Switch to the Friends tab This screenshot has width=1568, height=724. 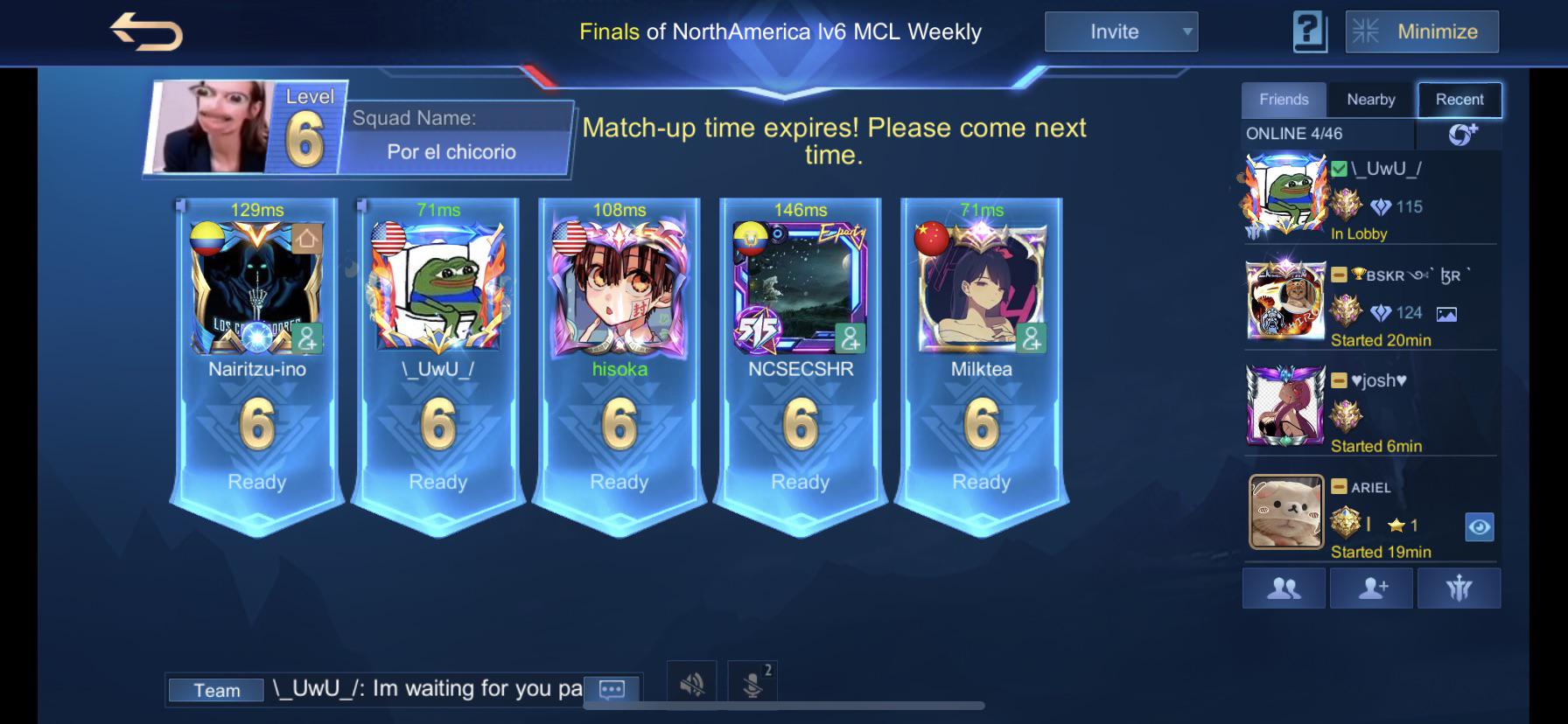click(x=1283, y=99)
